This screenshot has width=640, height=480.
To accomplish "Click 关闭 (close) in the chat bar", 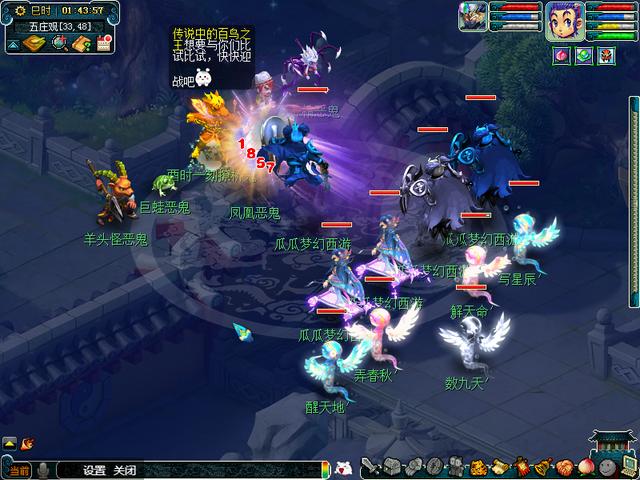I will pos(124,470).
